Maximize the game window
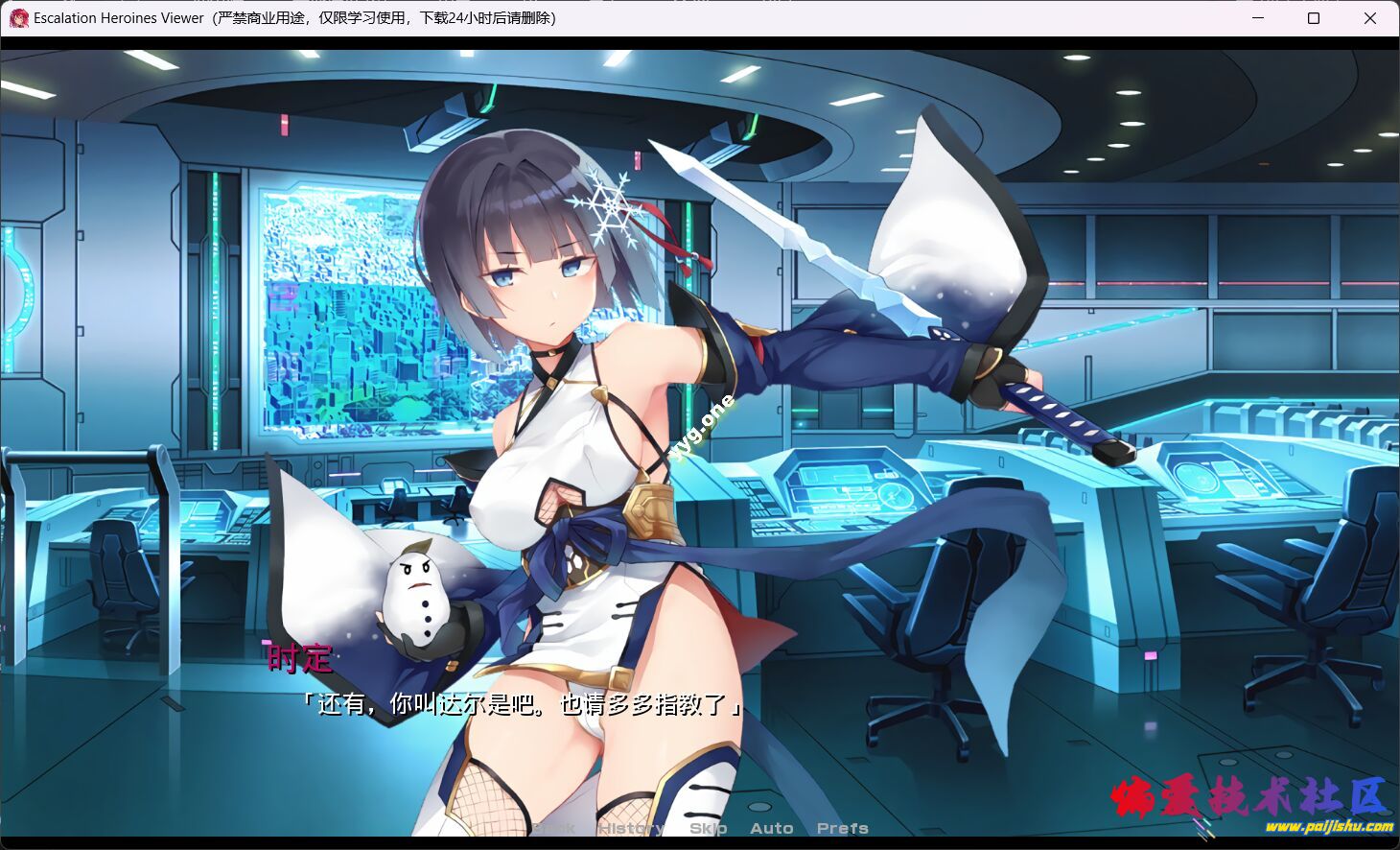This screenshot has height=850, width=1400. click(1314, 18)
